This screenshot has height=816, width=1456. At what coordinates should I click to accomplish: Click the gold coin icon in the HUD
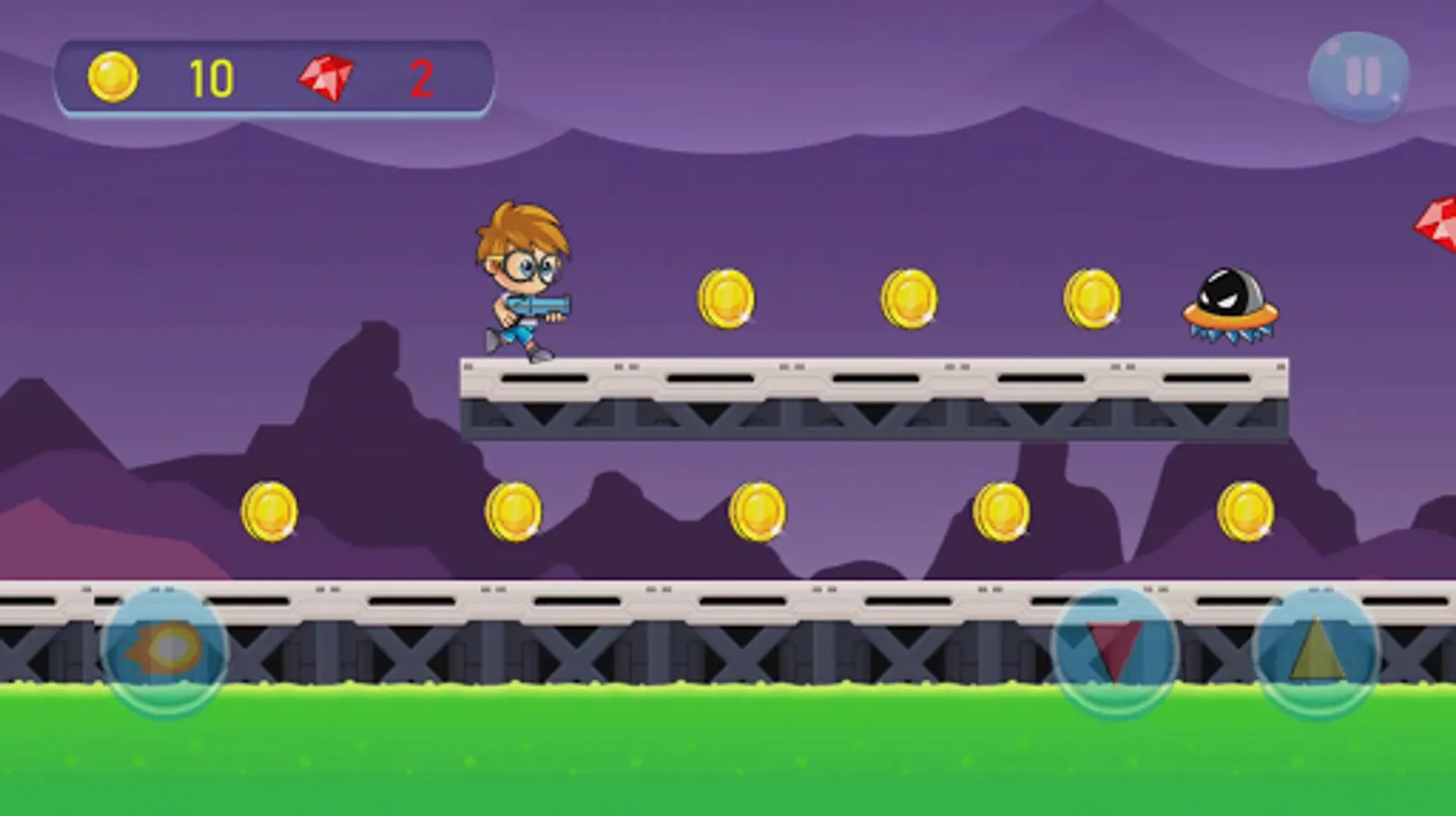point(111,77)
